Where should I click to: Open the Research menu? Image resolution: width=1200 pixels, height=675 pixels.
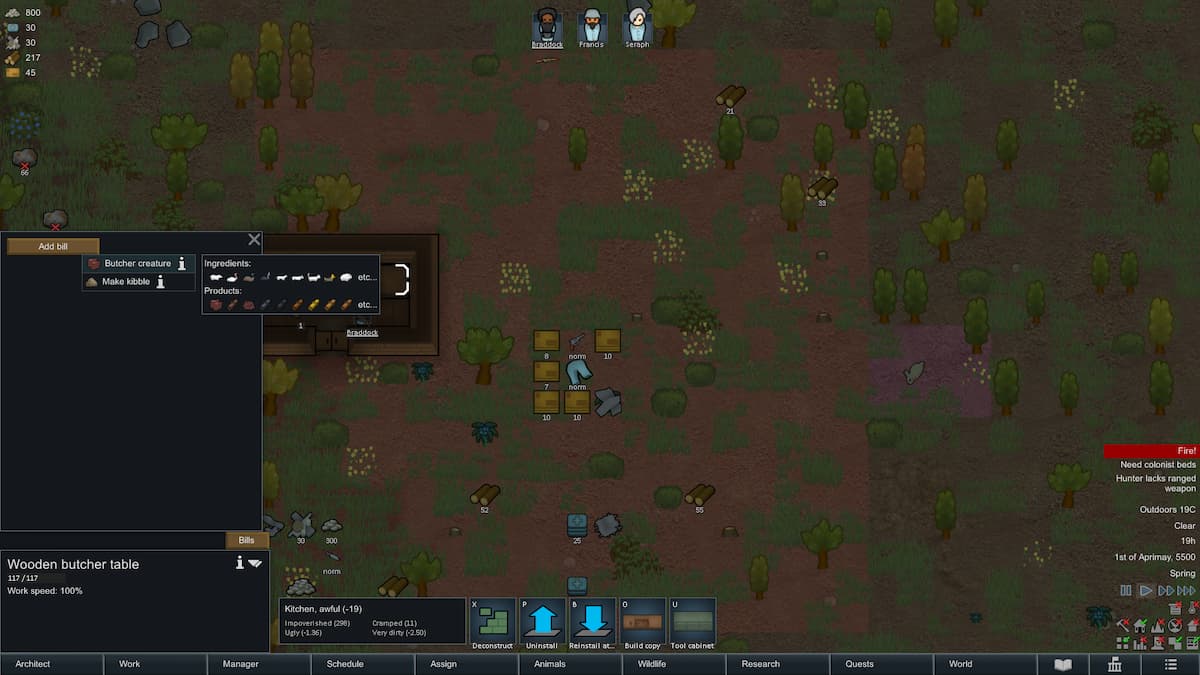[760, 664]
